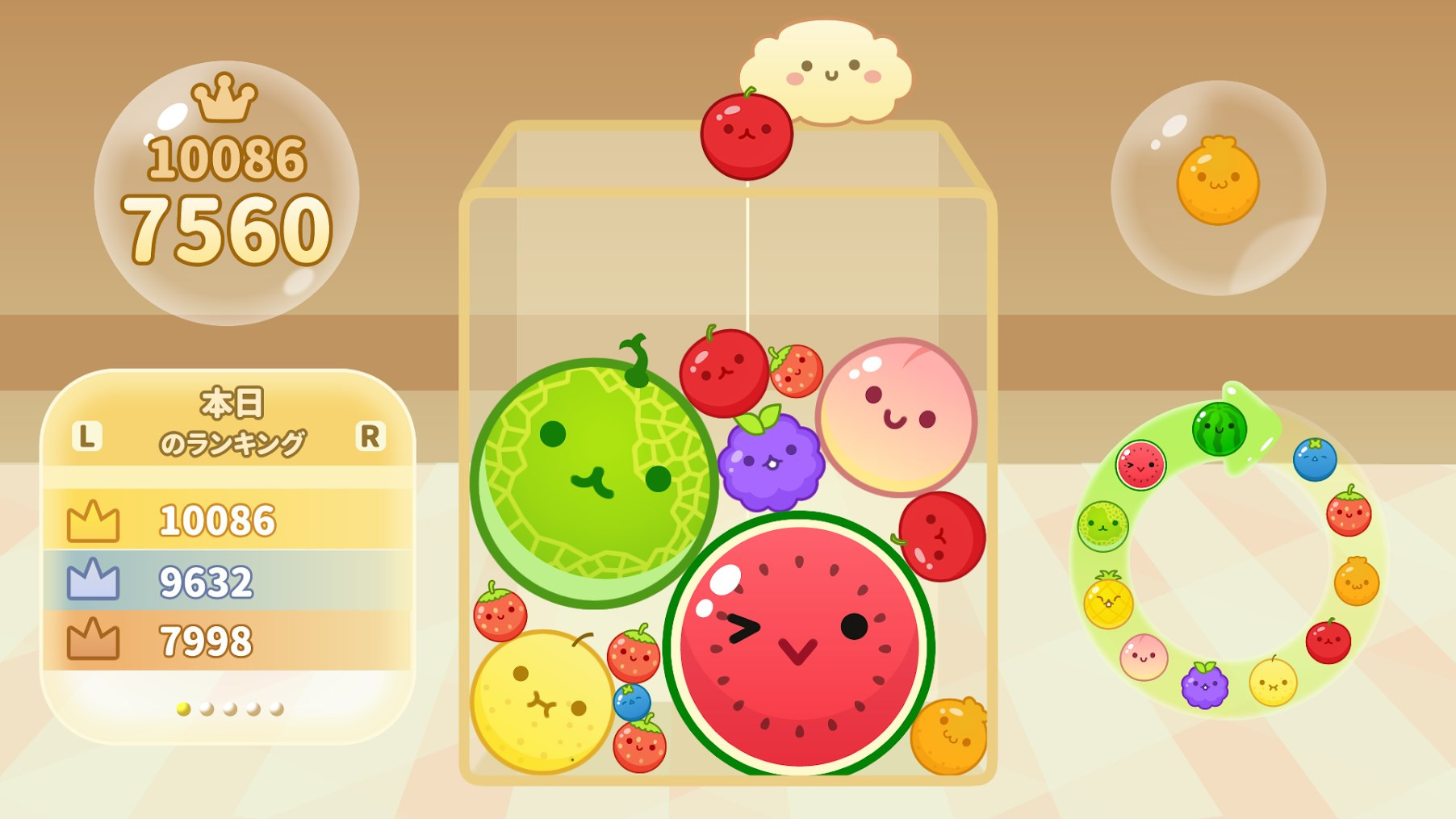Open the 本日のランキング header
Viewport: 1456px width, 819px height.
pos(230,423)
